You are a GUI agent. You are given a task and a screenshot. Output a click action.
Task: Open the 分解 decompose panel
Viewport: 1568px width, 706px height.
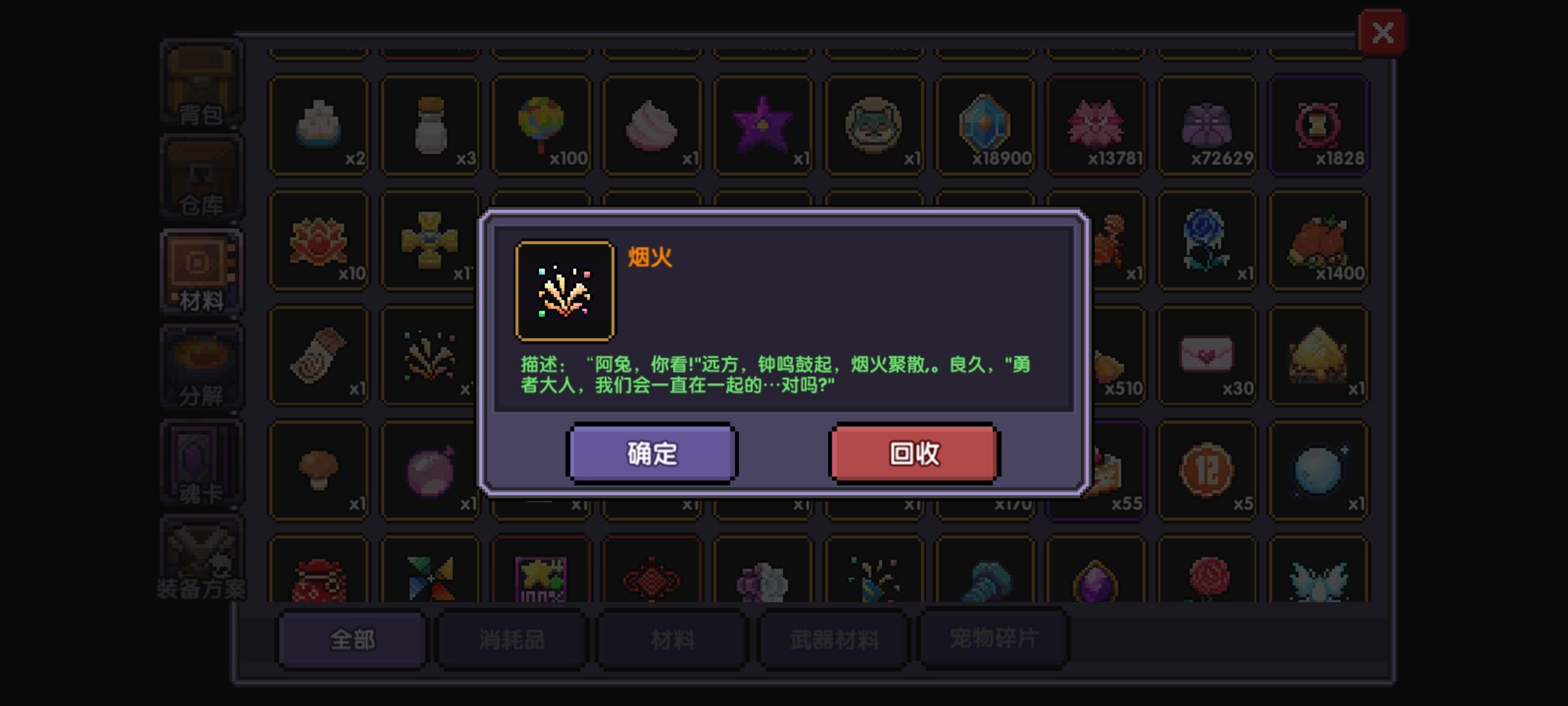point(201,366)
